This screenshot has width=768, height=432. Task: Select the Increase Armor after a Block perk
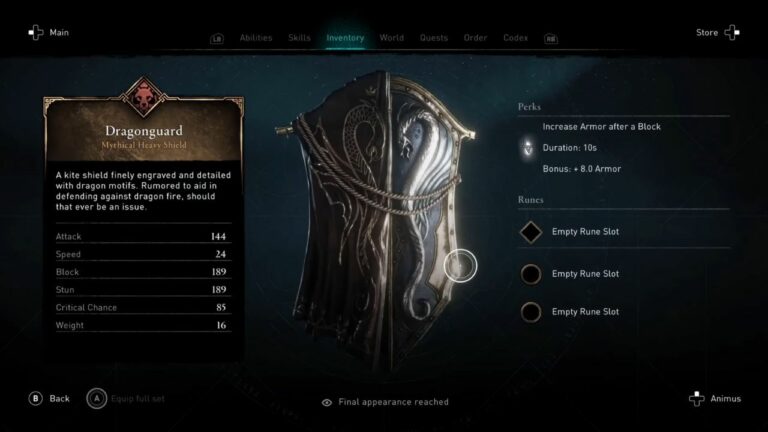coord(601,127)
